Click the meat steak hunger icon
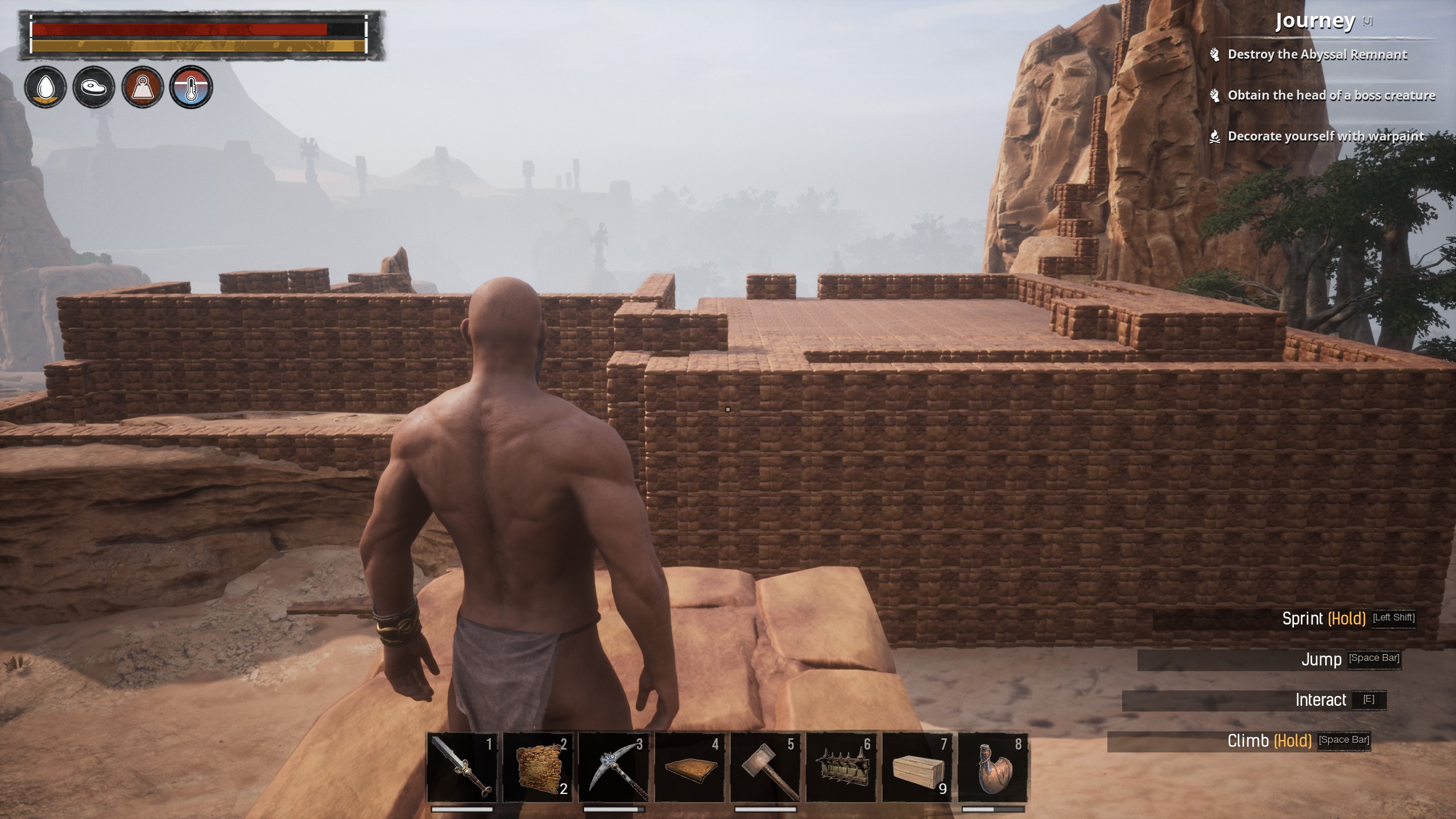 tap(94, 87)
